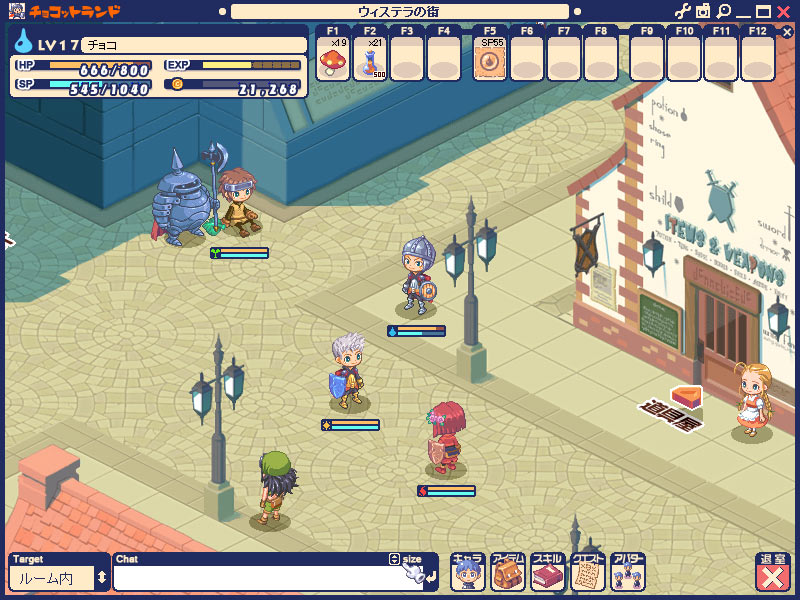800x600 pixels.
Task: Open the avatar (アバター) menu
Action: (x=627, y=573)
